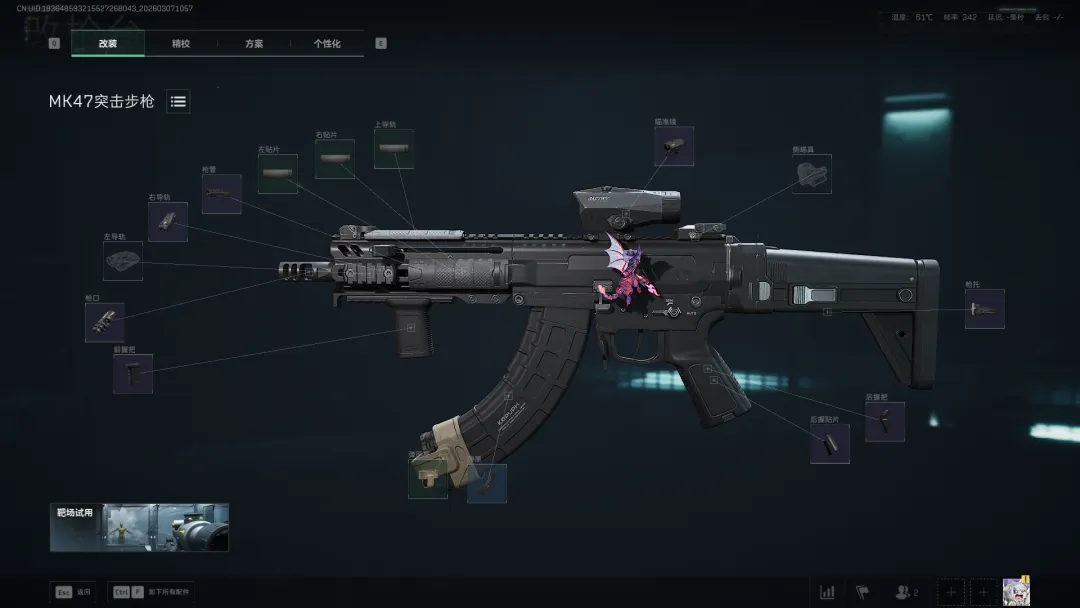
Task: Open the 侧瞄具 side sight slot
Action: pos(811,174)
